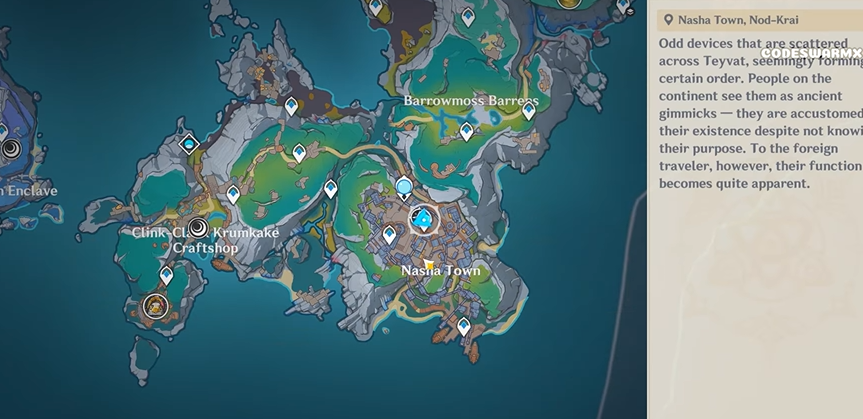The width and height of the screenshot is (863, 419).
Task: Pick the waypoint directly below Barrowmoss Barrens label
Action: pos(466,131)
